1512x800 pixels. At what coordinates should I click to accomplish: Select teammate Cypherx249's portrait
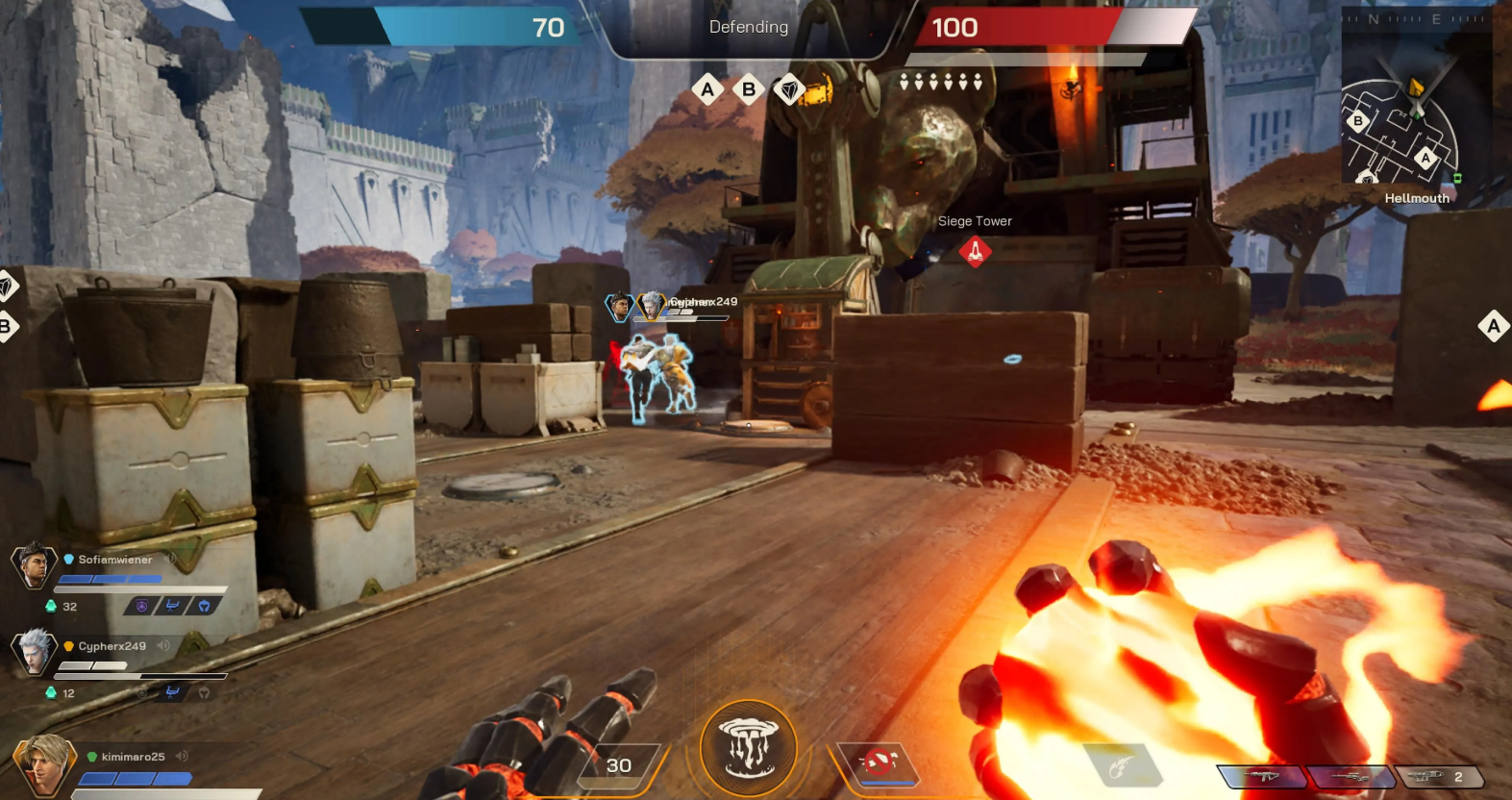pos(34,651)
